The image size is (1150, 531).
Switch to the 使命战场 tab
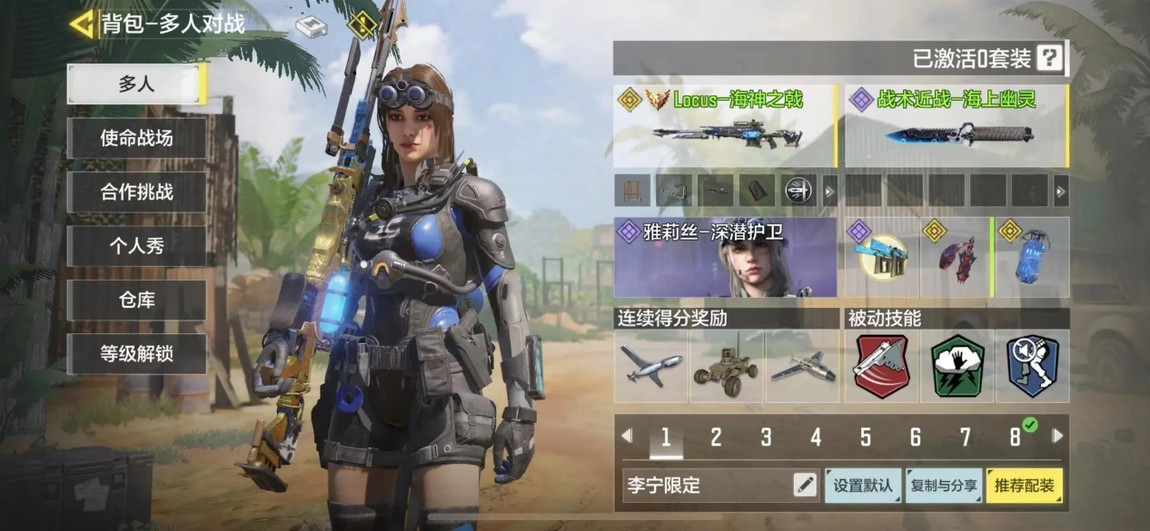pos(137,138)
